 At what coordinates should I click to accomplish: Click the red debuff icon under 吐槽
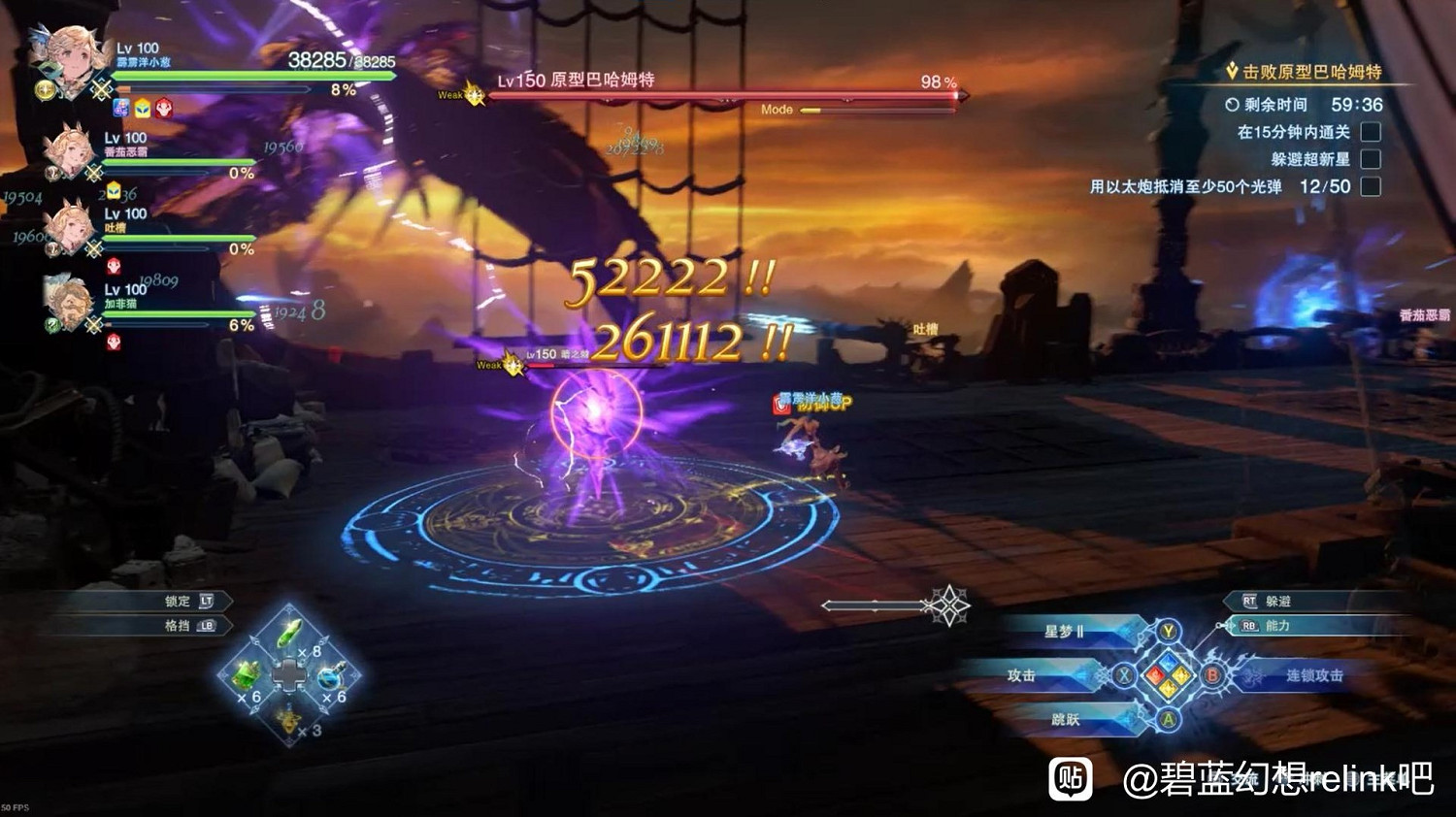tap(114, 265)
